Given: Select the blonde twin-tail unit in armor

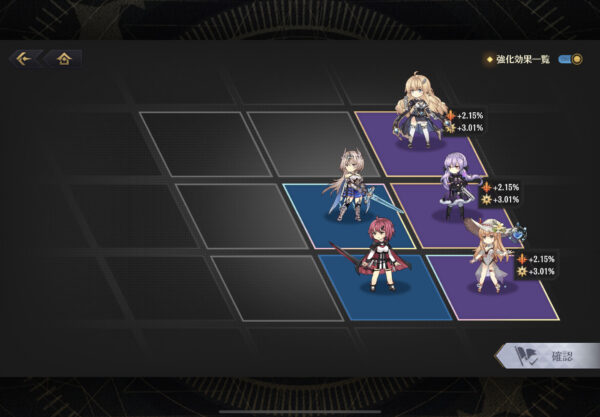Looking at the screenshot, I should (x=419, y=112).
